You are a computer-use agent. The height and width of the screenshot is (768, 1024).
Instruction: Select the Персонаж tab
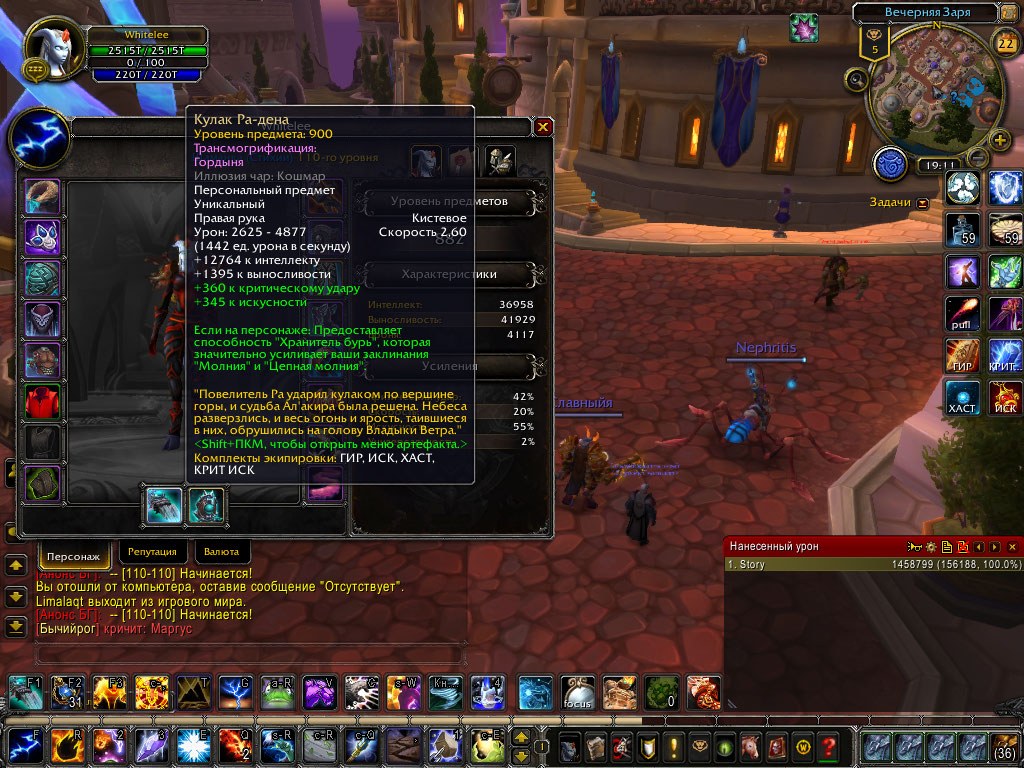tap(74, 553)
